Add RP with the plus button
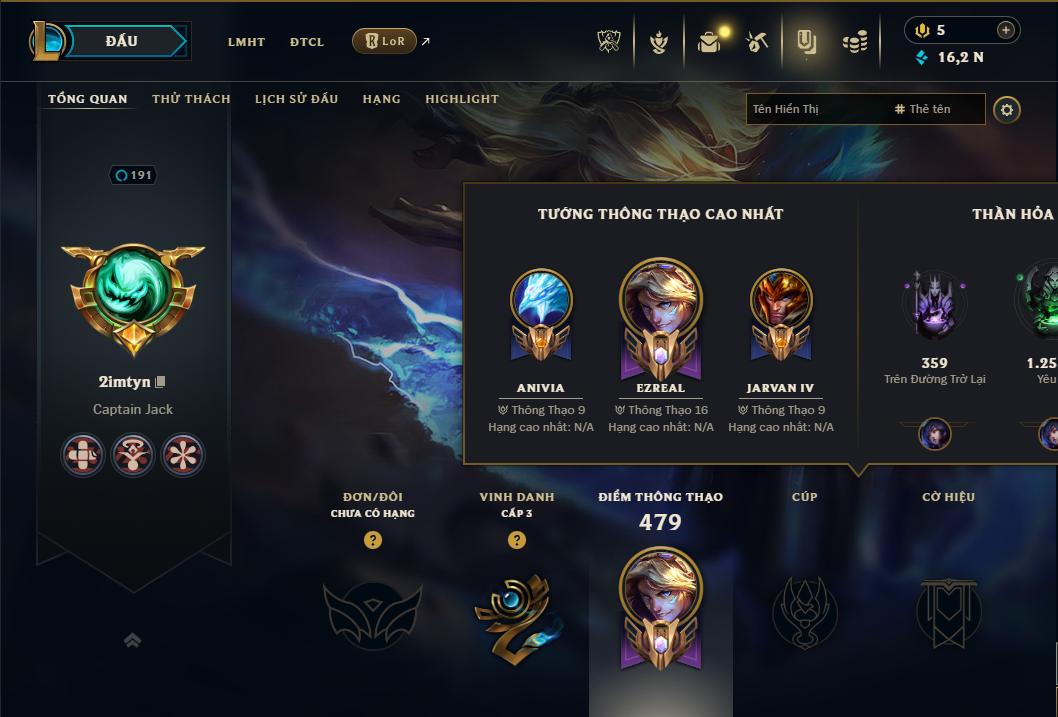 1005,30
